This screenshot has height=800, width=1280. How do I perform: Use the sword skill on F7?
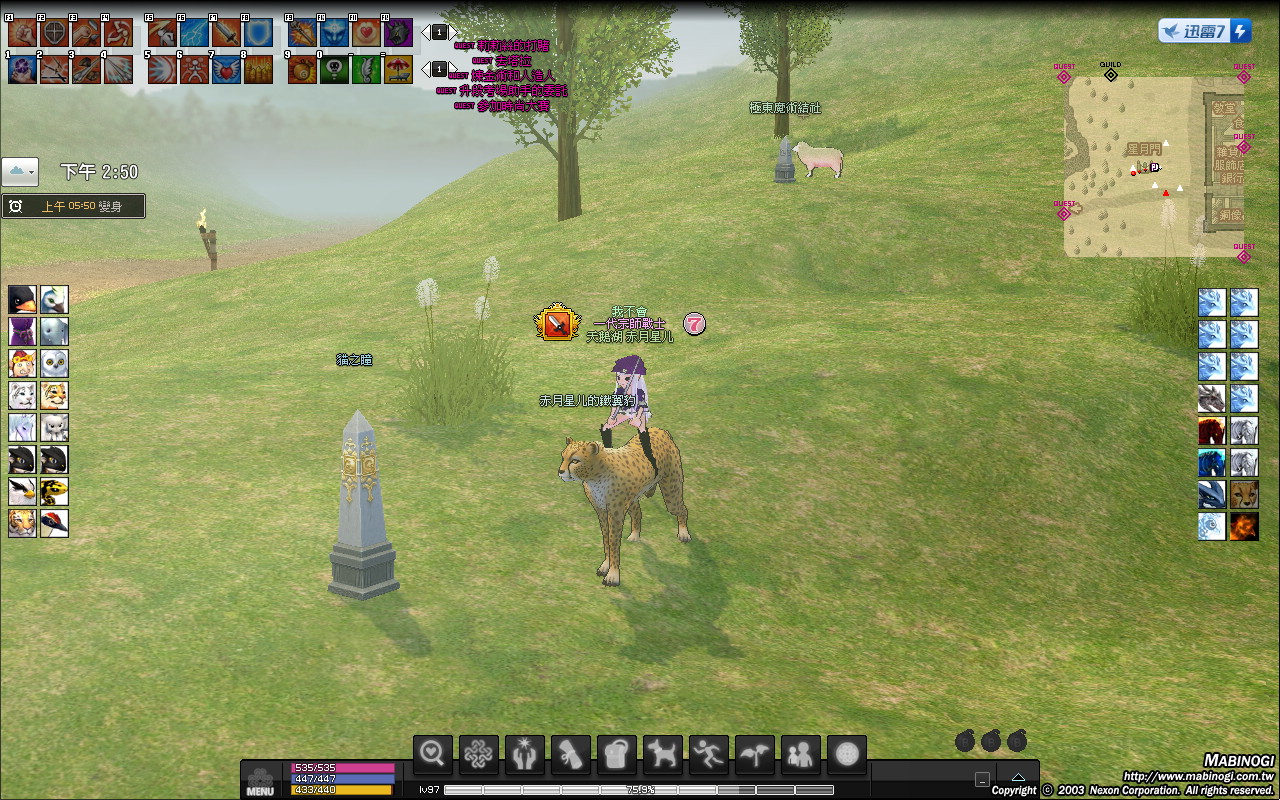(x=226, y=33)
